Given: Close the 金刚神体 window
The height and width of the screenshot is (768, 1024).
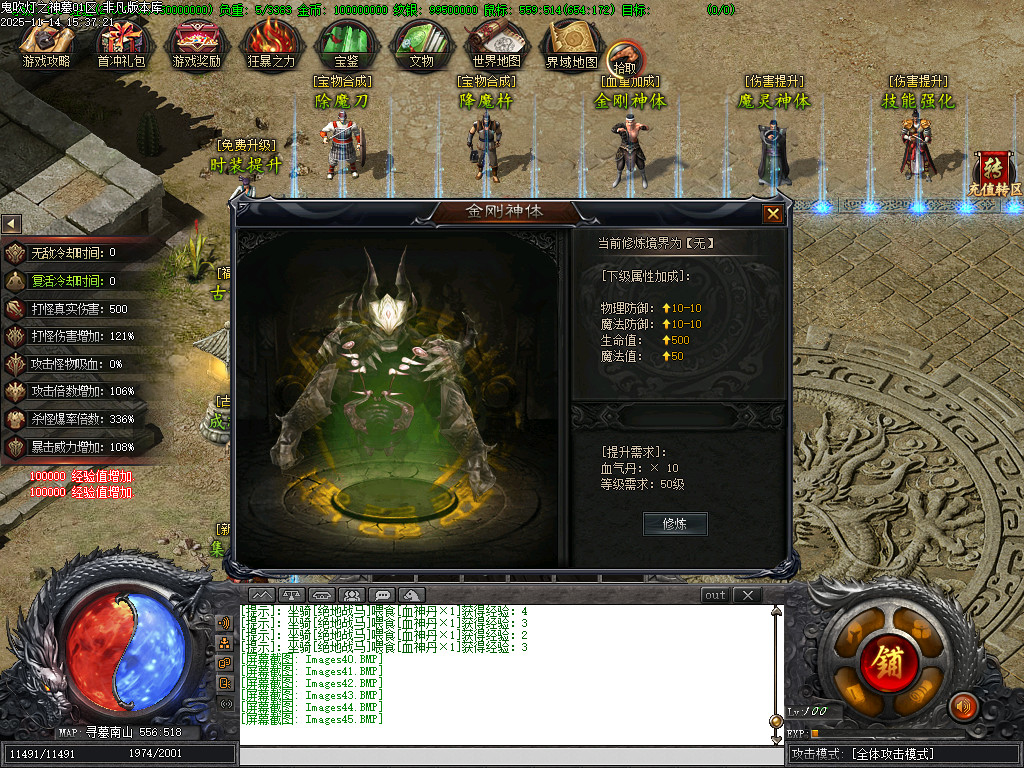Looking at the screenshot, I should click(773, 213).
